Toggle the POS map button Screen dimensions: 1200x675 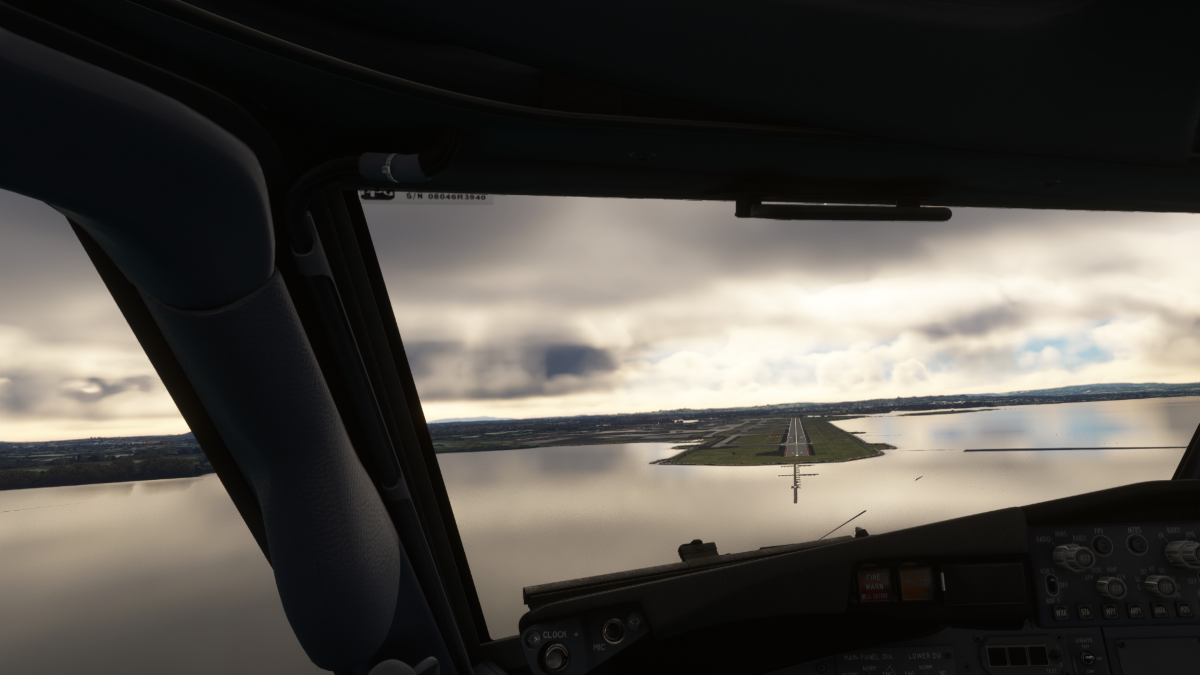(x=1184, y=609)
